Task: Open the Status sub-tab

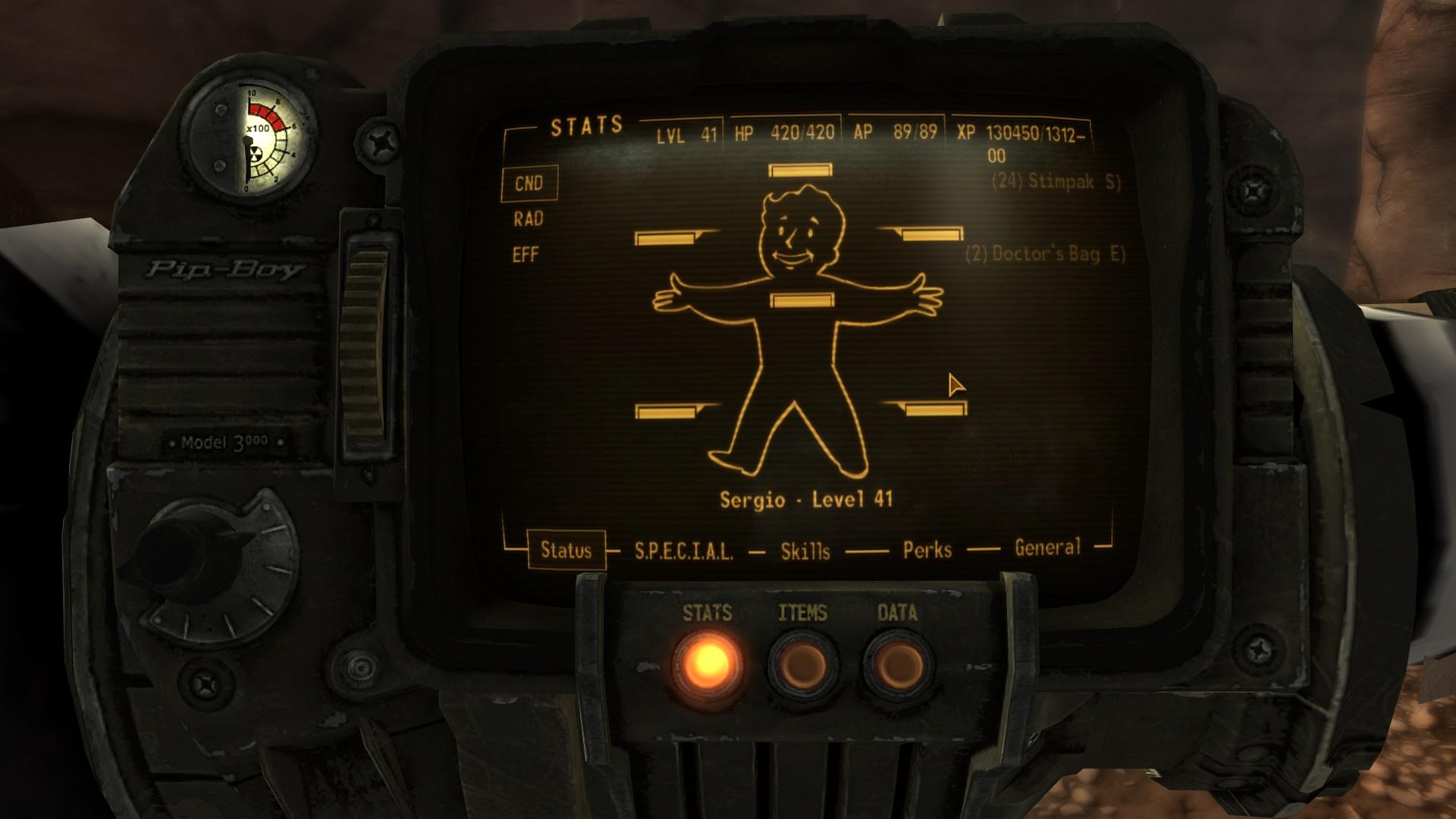Action: click(566, 550)
